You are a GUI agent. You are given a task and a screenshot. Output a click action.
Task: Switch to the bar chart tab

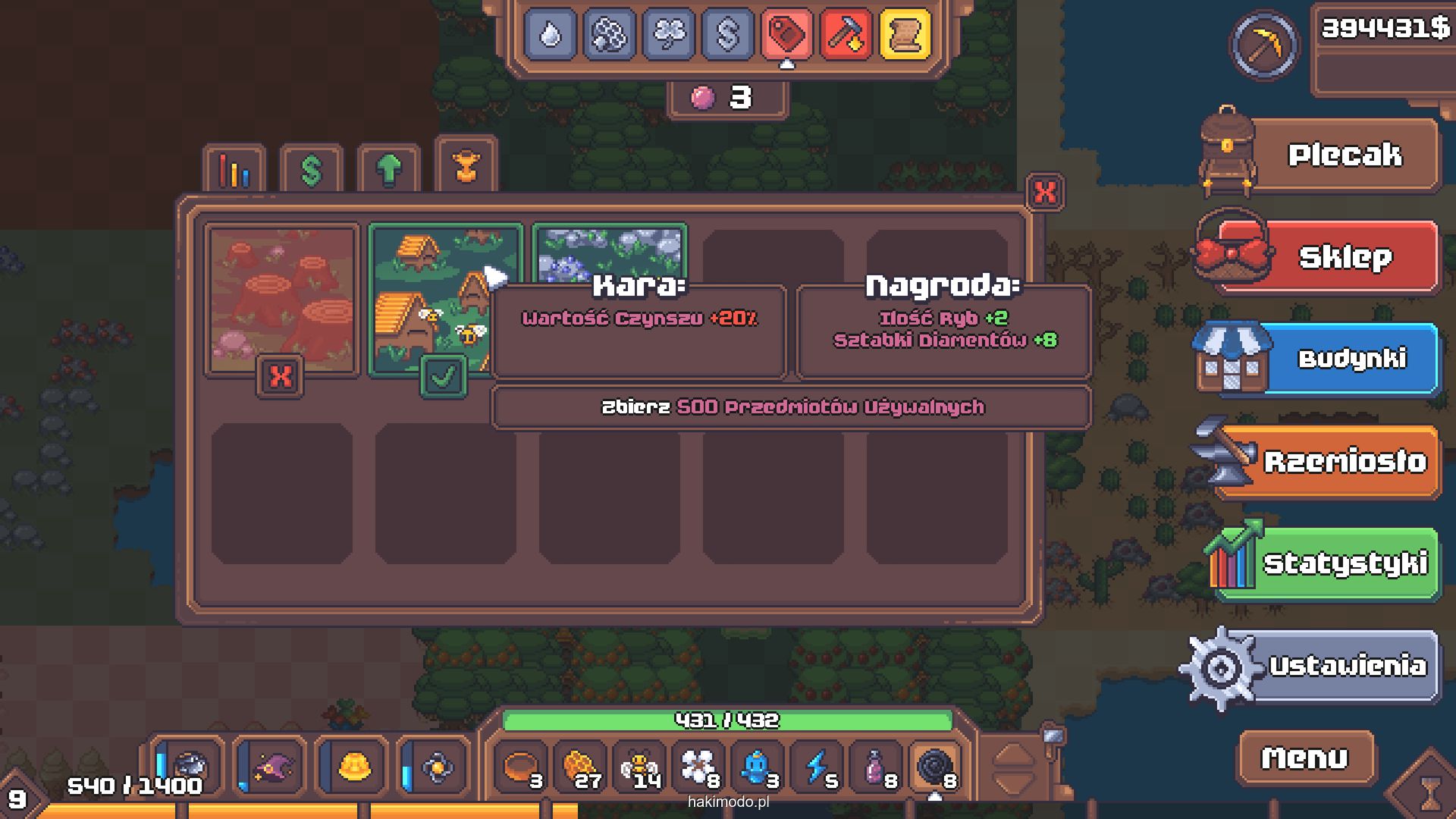(x=234, y=170)
